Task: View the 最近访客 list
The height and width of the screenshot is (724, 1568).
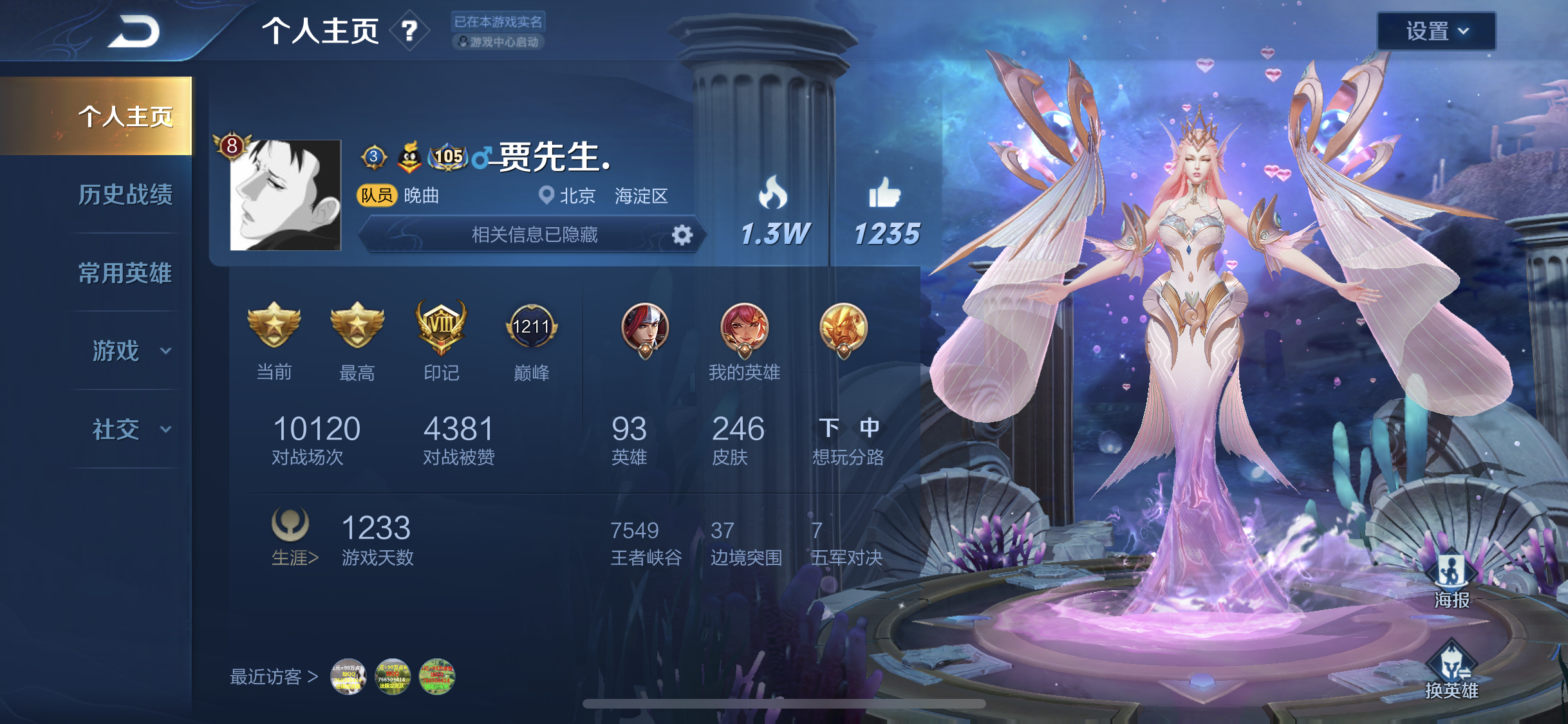Action: pos(274,676)
